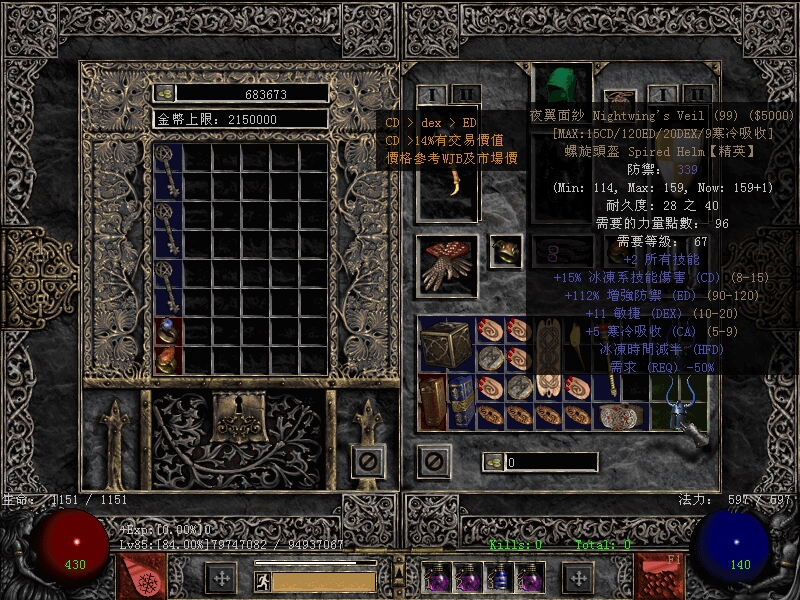800x600 pixels.
Task: Select the blue ring in the stash
Action: click(x=167, y=331)
